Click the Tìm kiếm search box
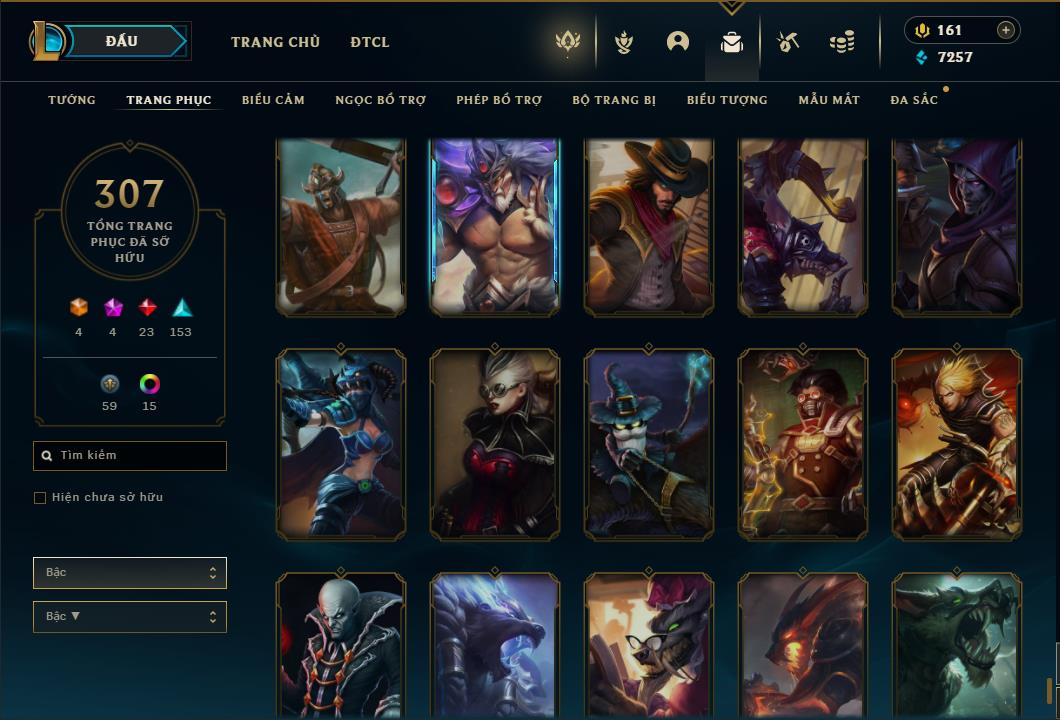 click(130, 456)
